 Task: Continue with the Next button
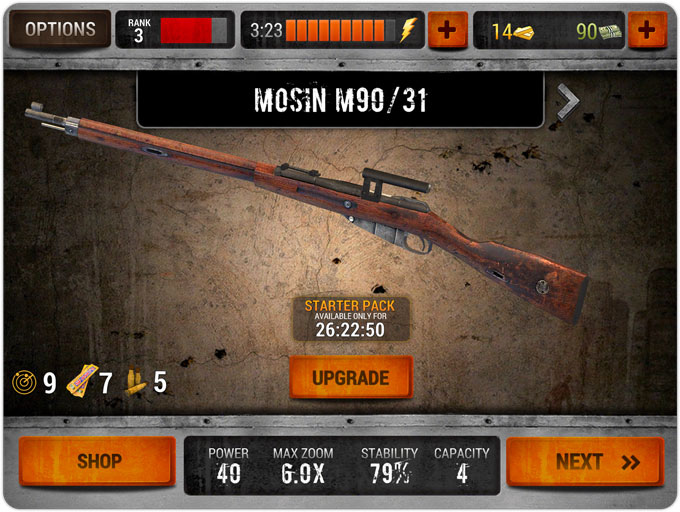[585, 462]
